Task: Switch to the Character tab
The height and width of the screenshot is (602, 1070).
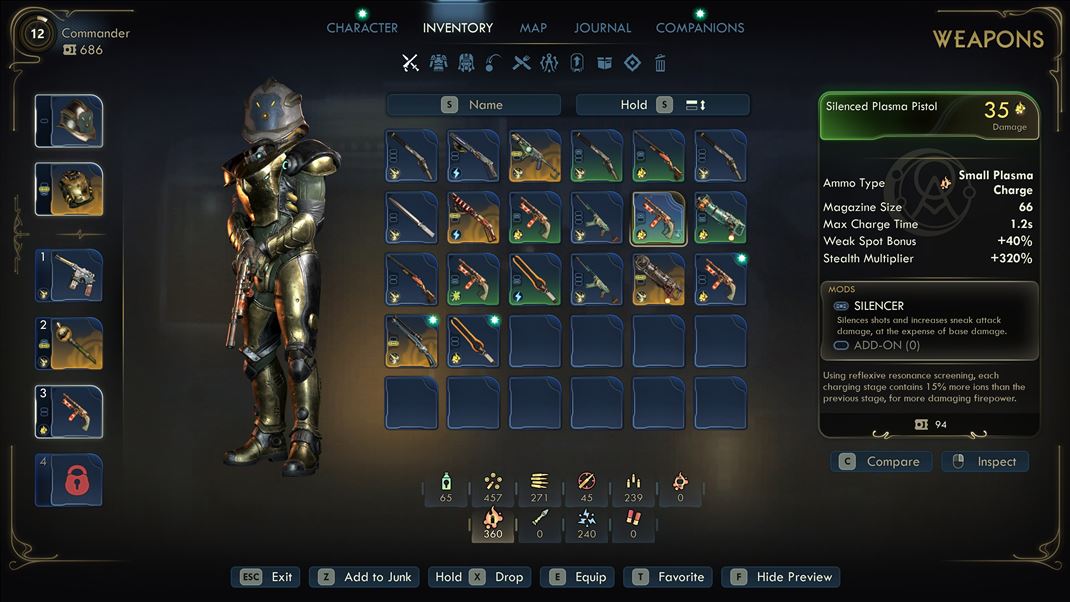Action: click(x=362, y=28)
